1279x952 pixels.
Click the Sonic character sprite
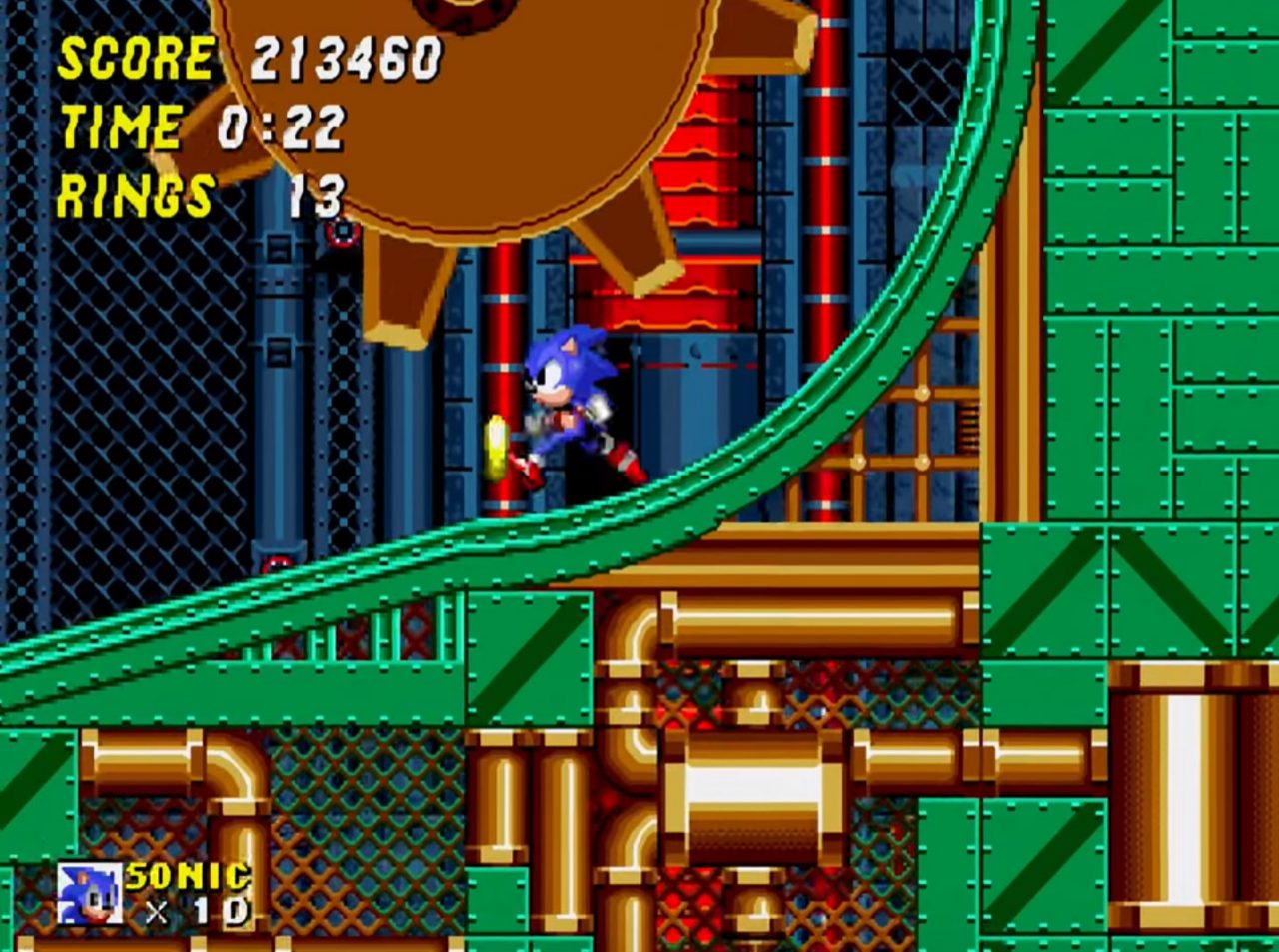point(572,410)
